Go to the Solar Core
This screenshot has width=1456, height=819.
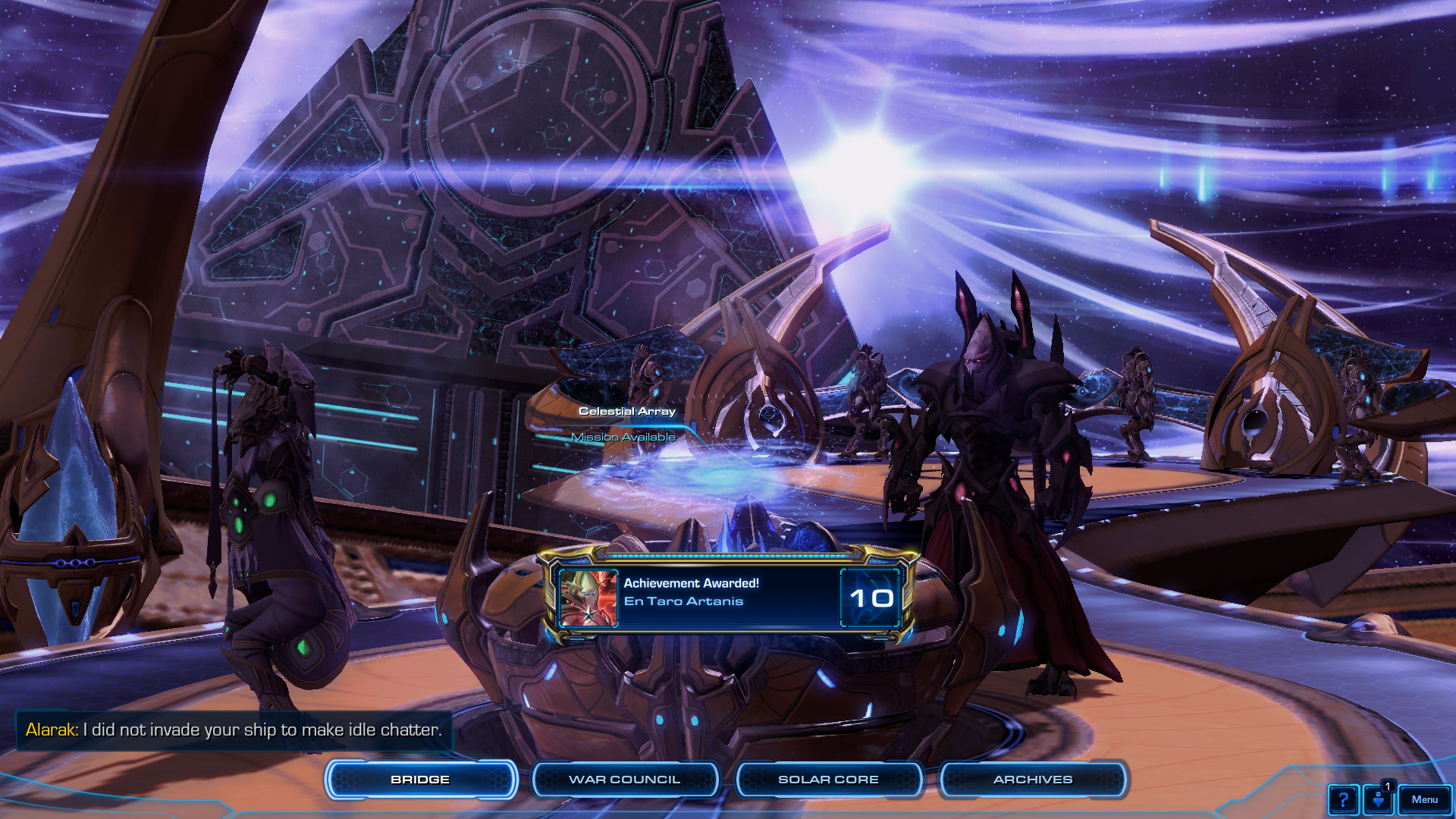(x=828, y=780)
